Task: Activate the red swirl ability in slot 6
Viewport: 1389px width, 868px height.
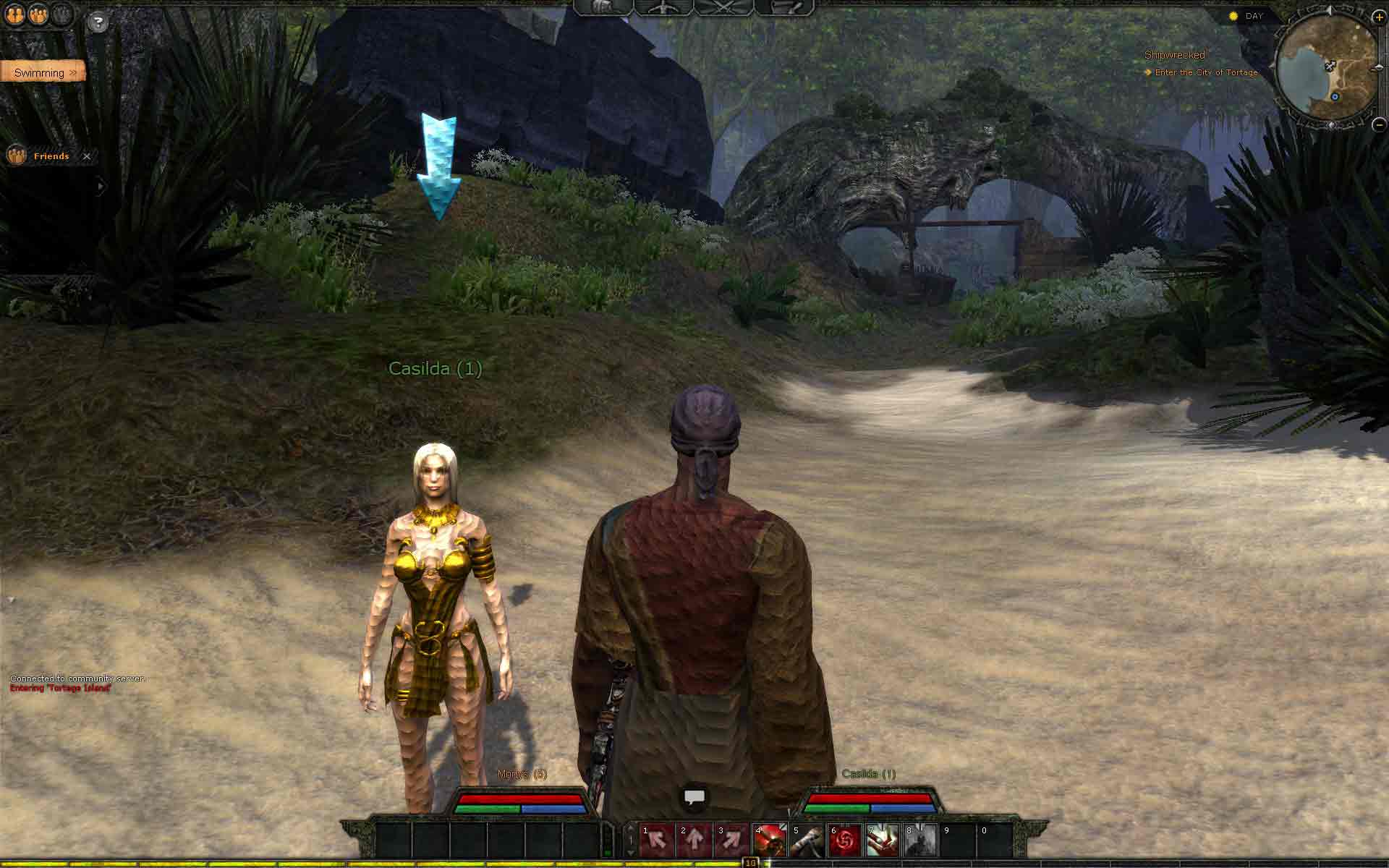Action: coord(845,840)
